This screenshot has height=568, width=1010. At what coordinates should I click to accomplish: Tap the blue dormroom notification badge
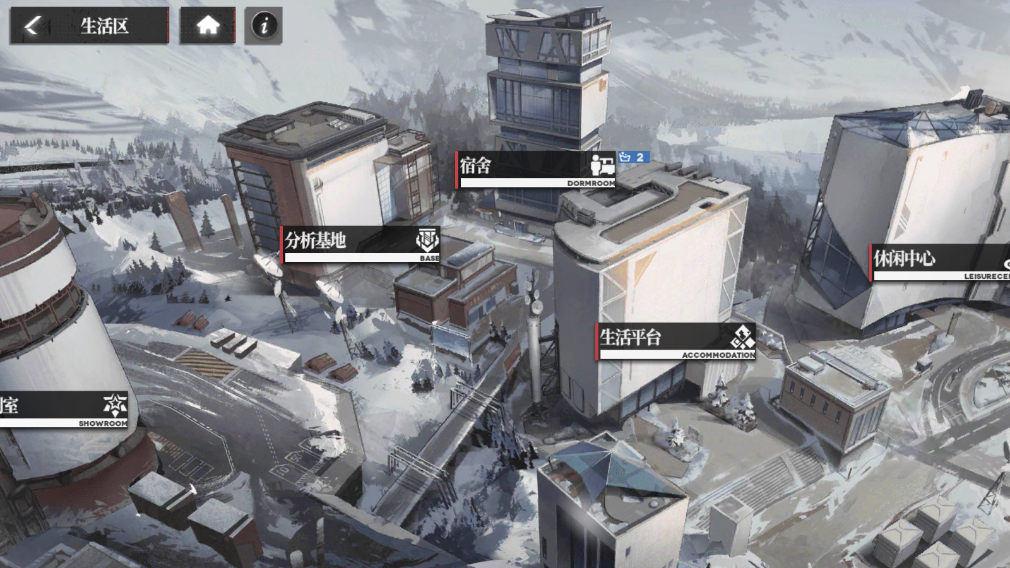[634, 158]
